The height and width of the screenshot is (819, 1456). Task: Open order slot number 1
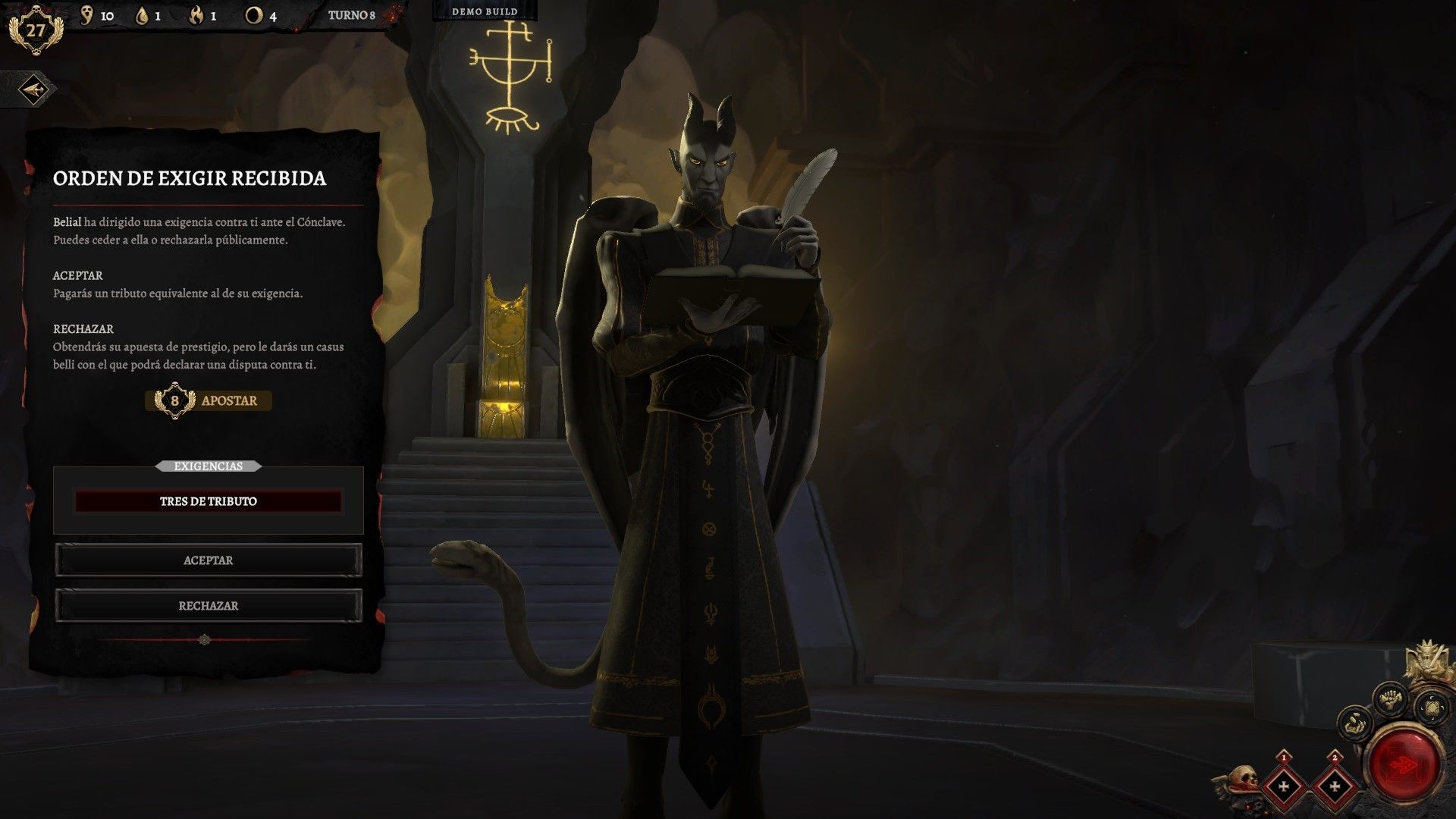click(1283, 785)
